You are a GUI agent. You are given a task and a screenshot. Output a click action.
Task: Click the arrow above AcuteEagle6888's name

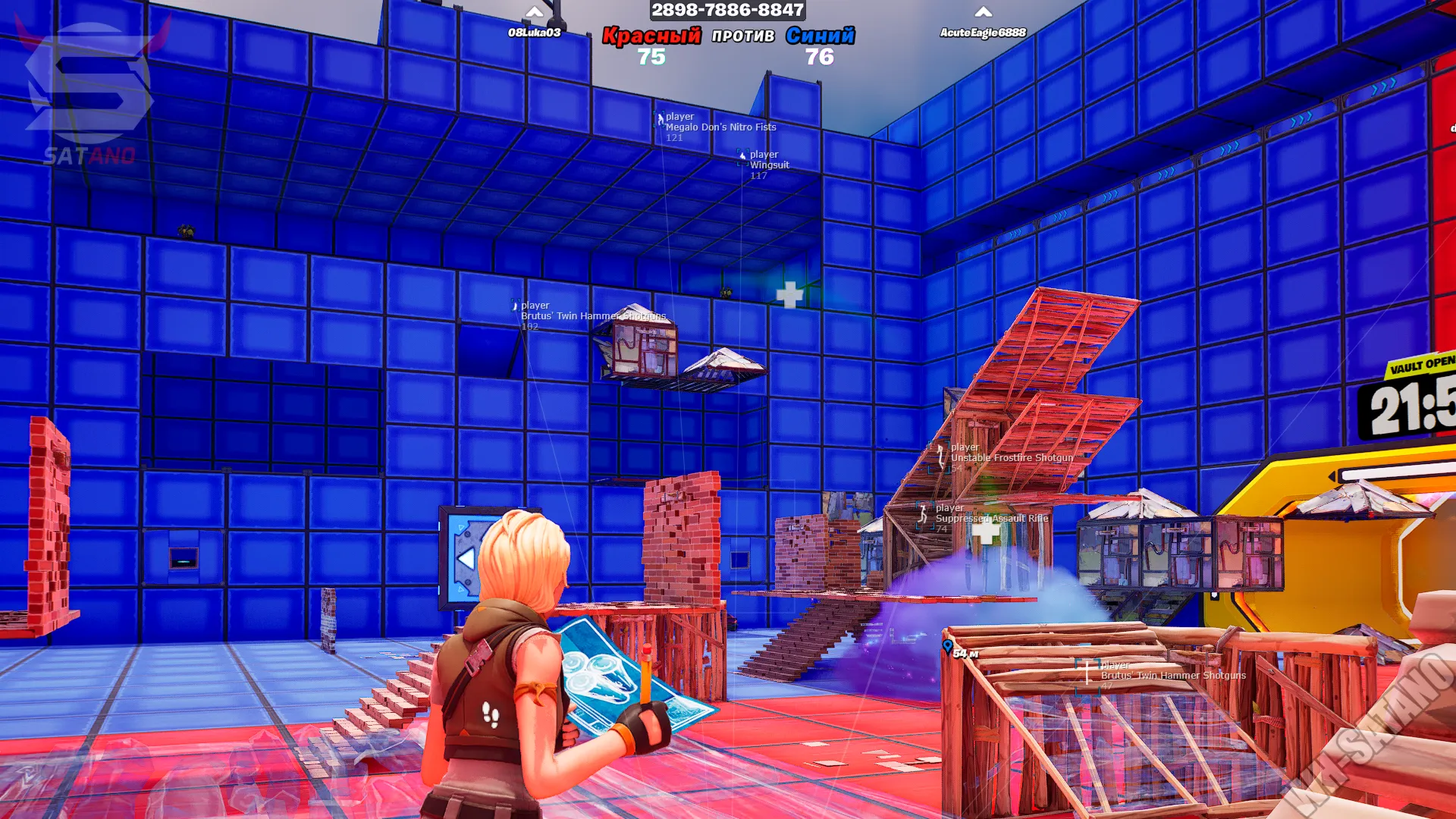click(984, 13)
